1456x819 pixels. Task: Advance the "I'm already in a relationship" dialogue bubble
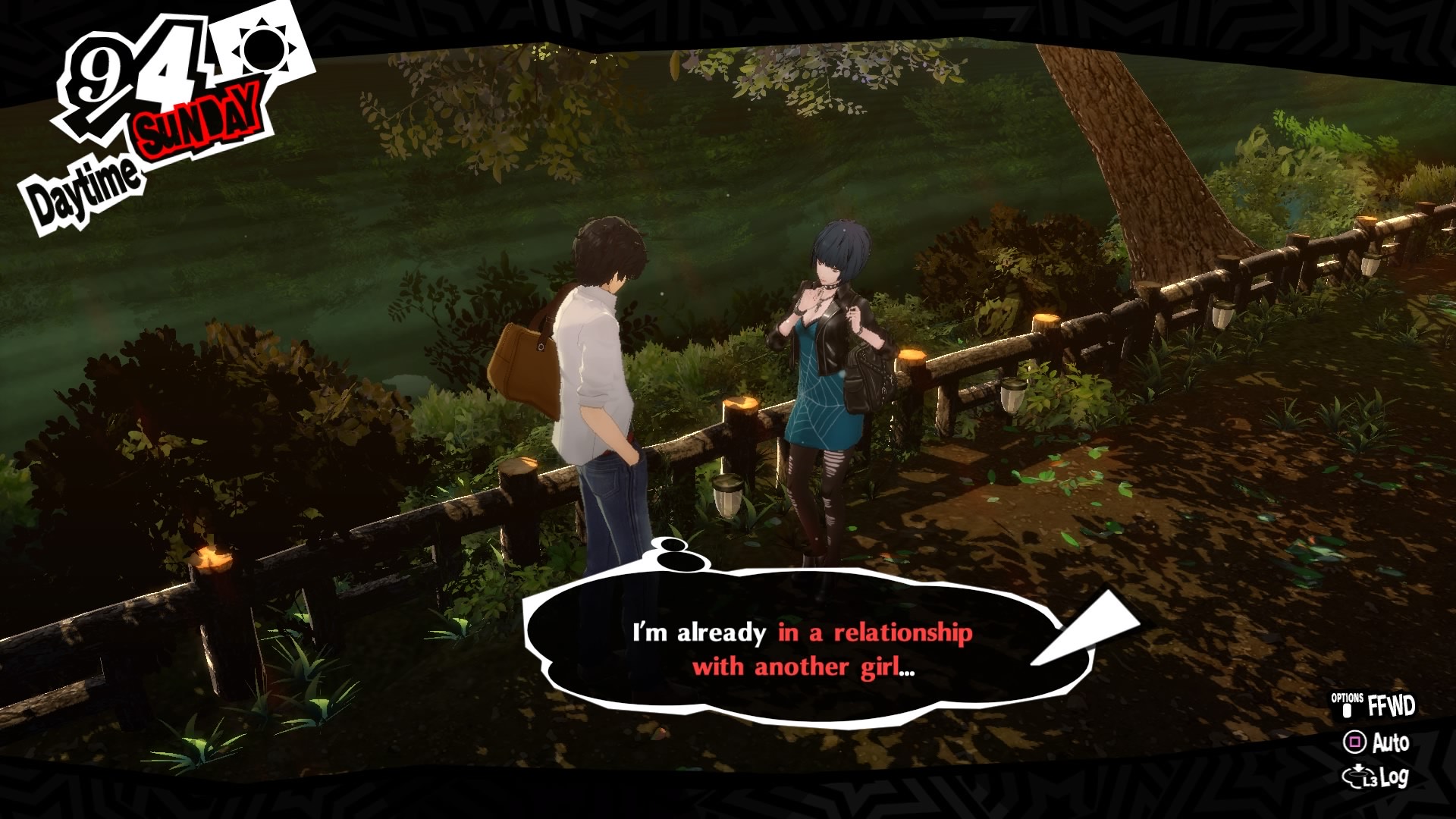(x=802, y=650)
